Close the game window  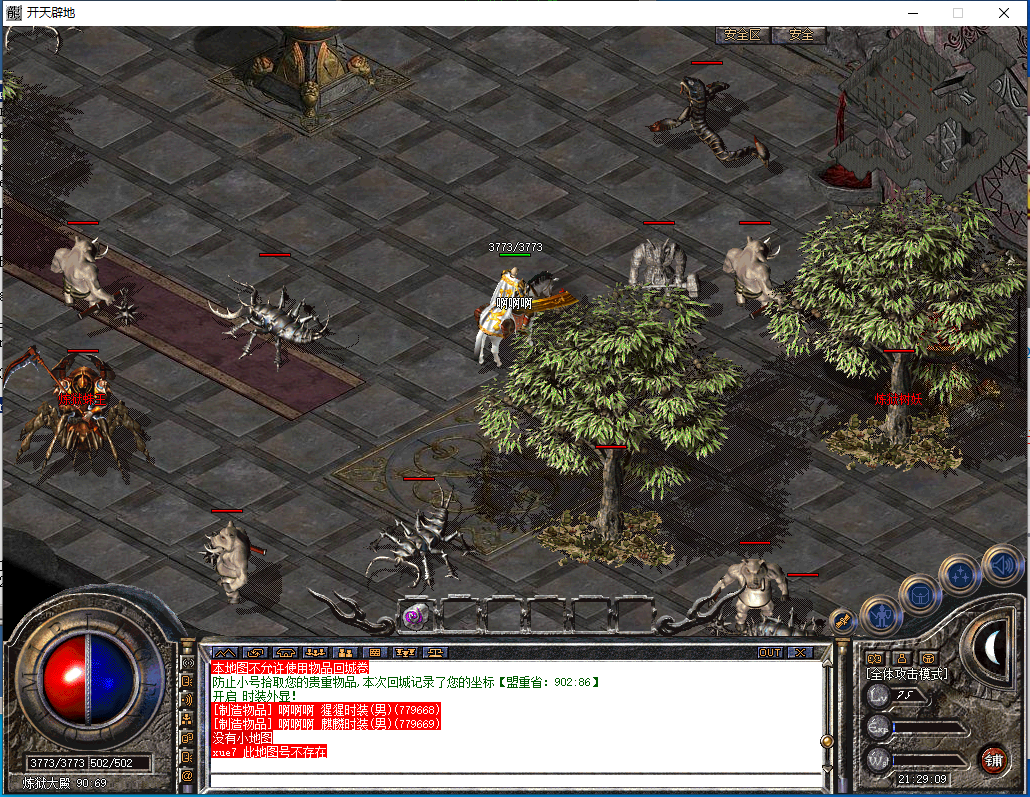(1003, 13)
